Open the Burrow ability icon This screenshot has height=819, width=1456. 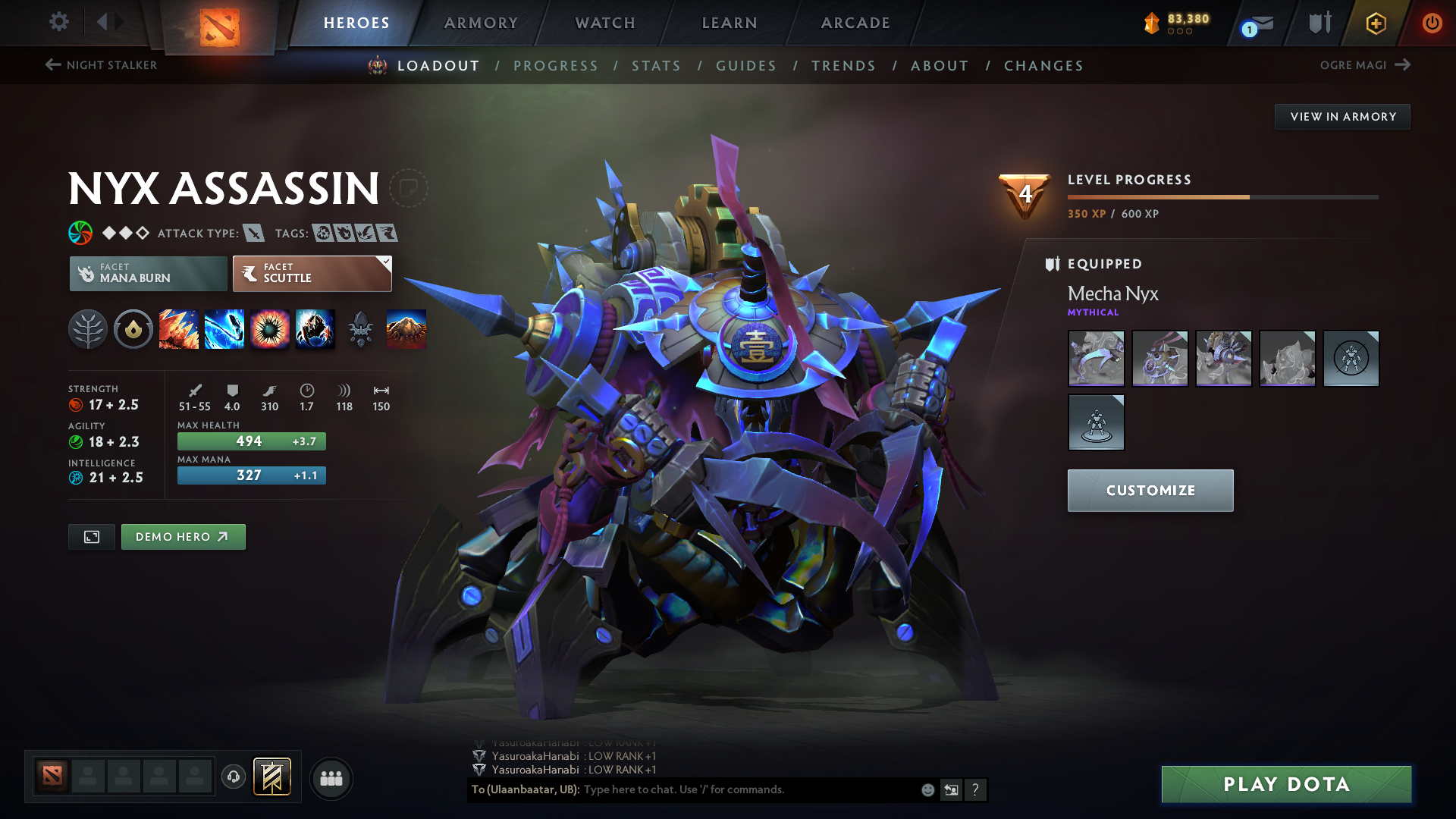click(x=406, y=329)
